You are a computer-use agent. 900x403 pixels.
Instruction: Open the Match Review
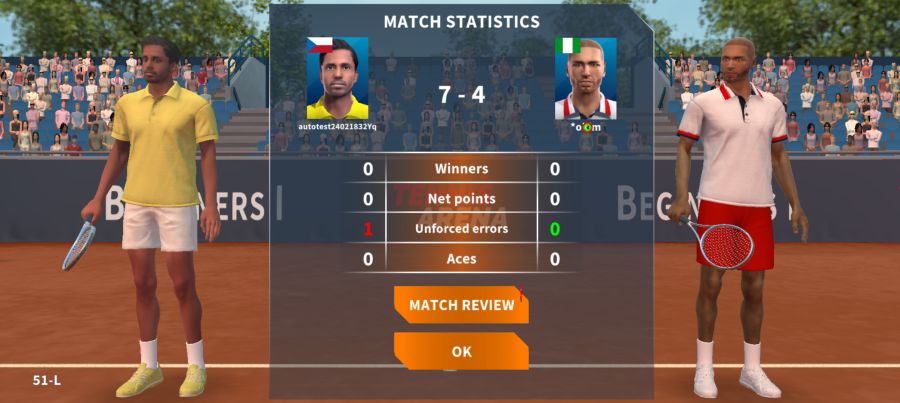click(461, 304)
